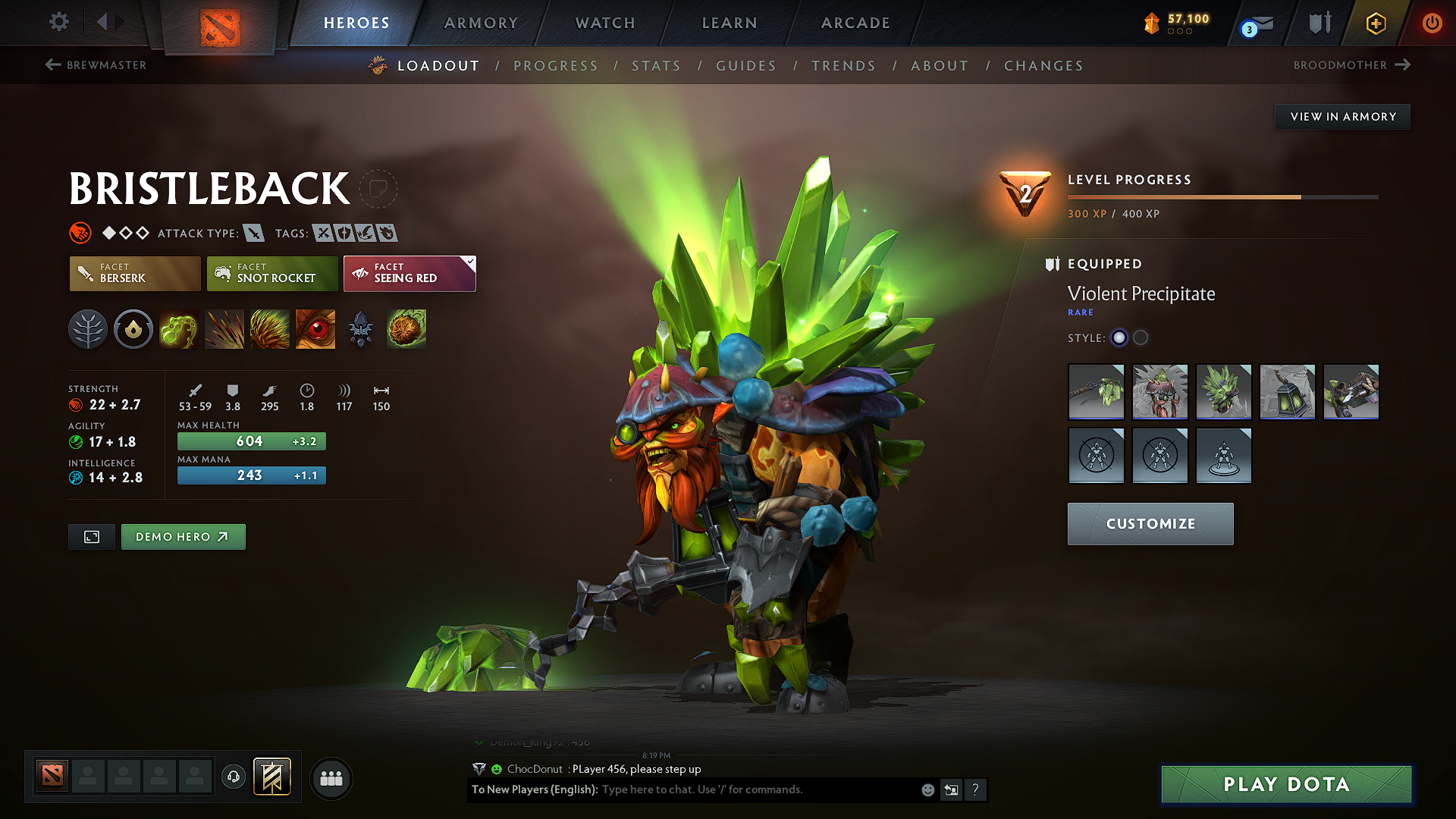Screen dimensions: 1456x819
Task: Open the Dota 2 settings gear icon
Action: 58,22
